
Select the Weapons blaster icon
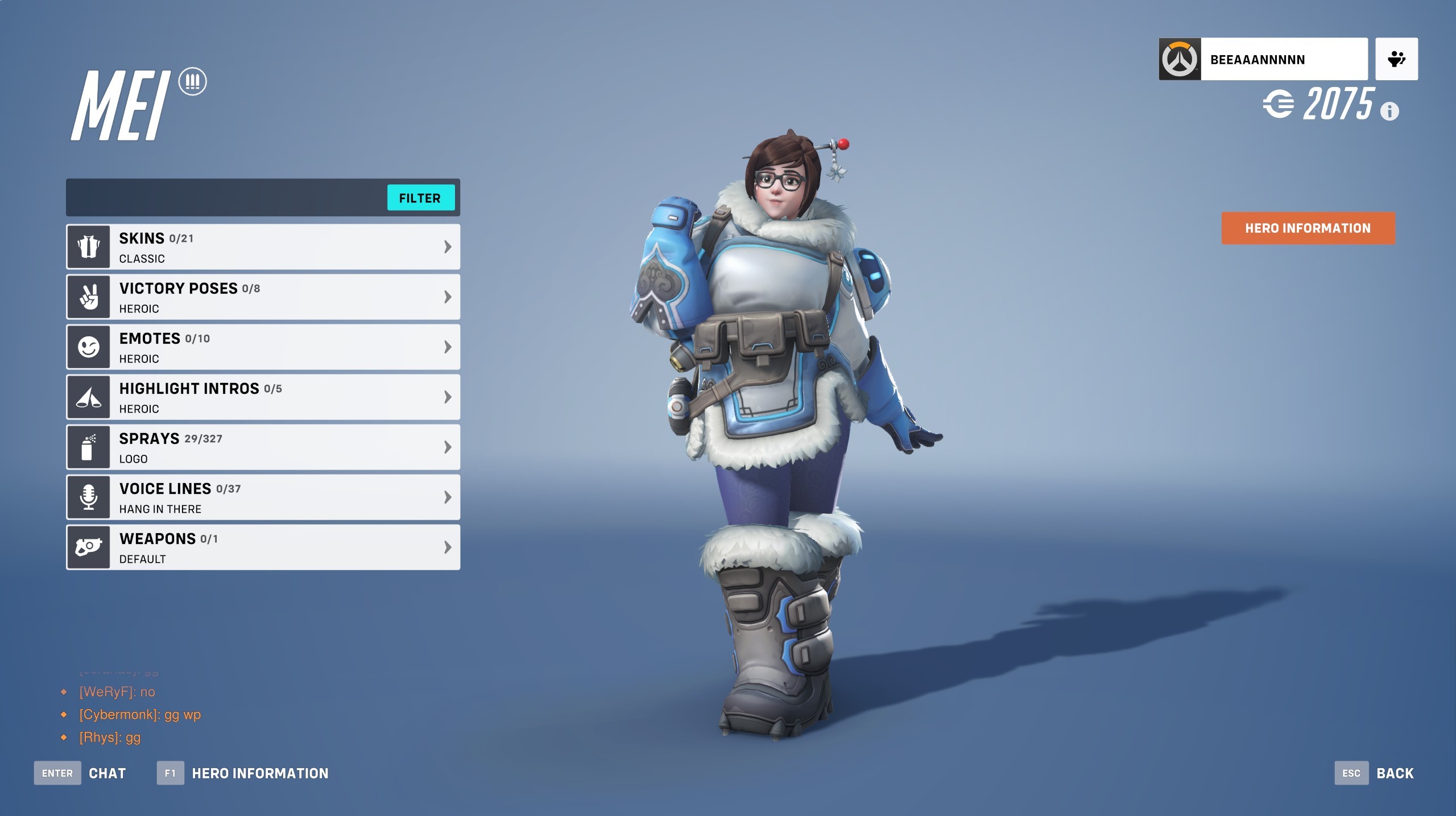click(x=88, y=547)
